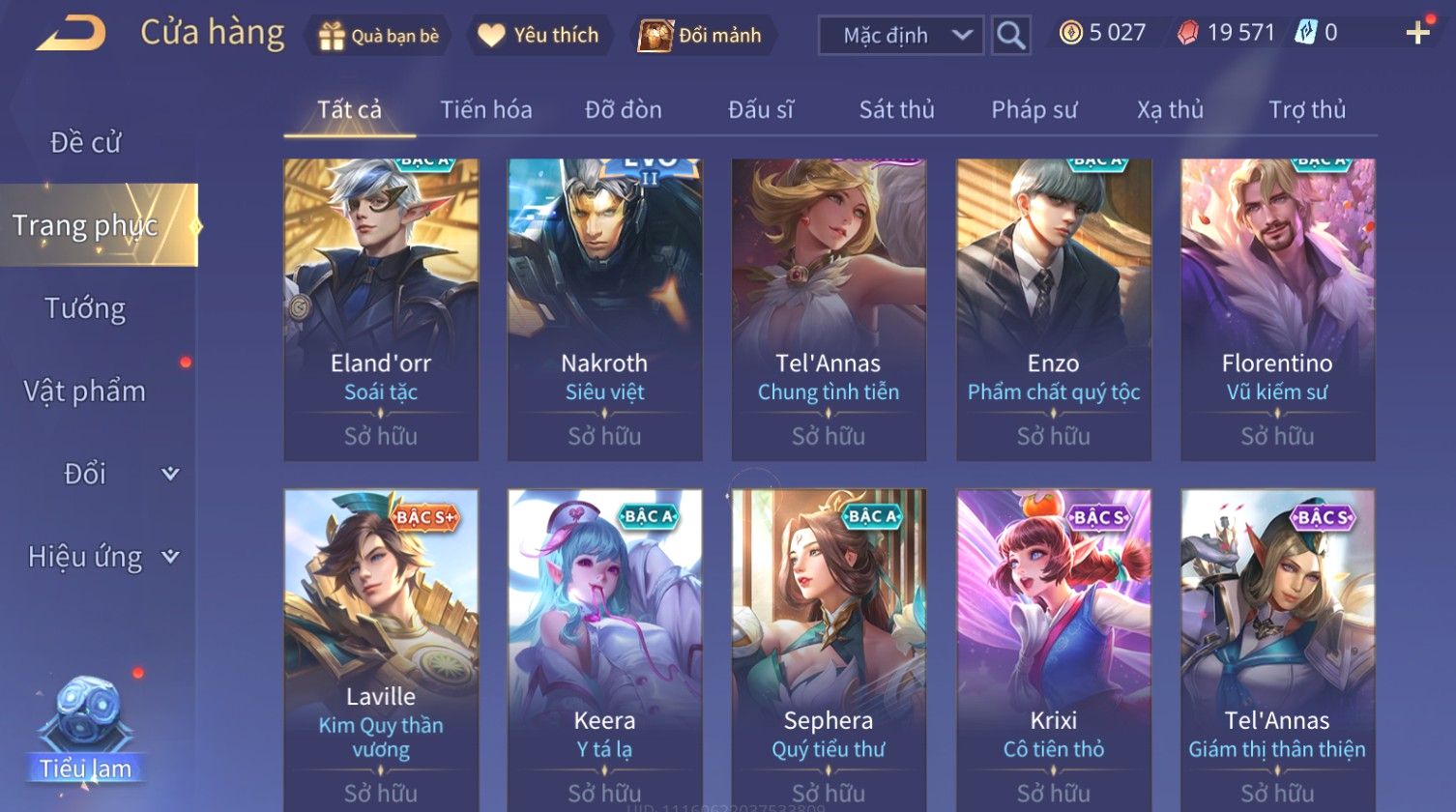Image resolution: width=1456 pixels, height=812 pixels.
Task: Open the Yêu thích favorites list
Action: 539,36
